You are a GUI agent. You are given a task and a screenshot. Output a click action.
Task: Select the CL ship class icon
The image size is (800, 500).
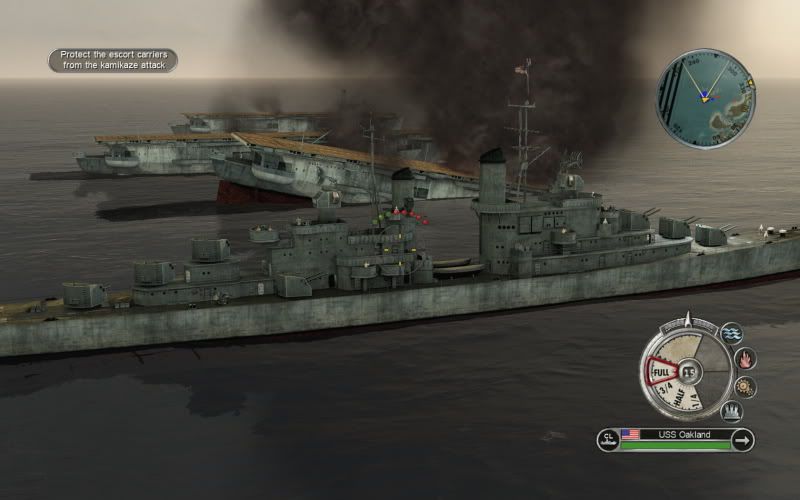click(x=608, y=439)
